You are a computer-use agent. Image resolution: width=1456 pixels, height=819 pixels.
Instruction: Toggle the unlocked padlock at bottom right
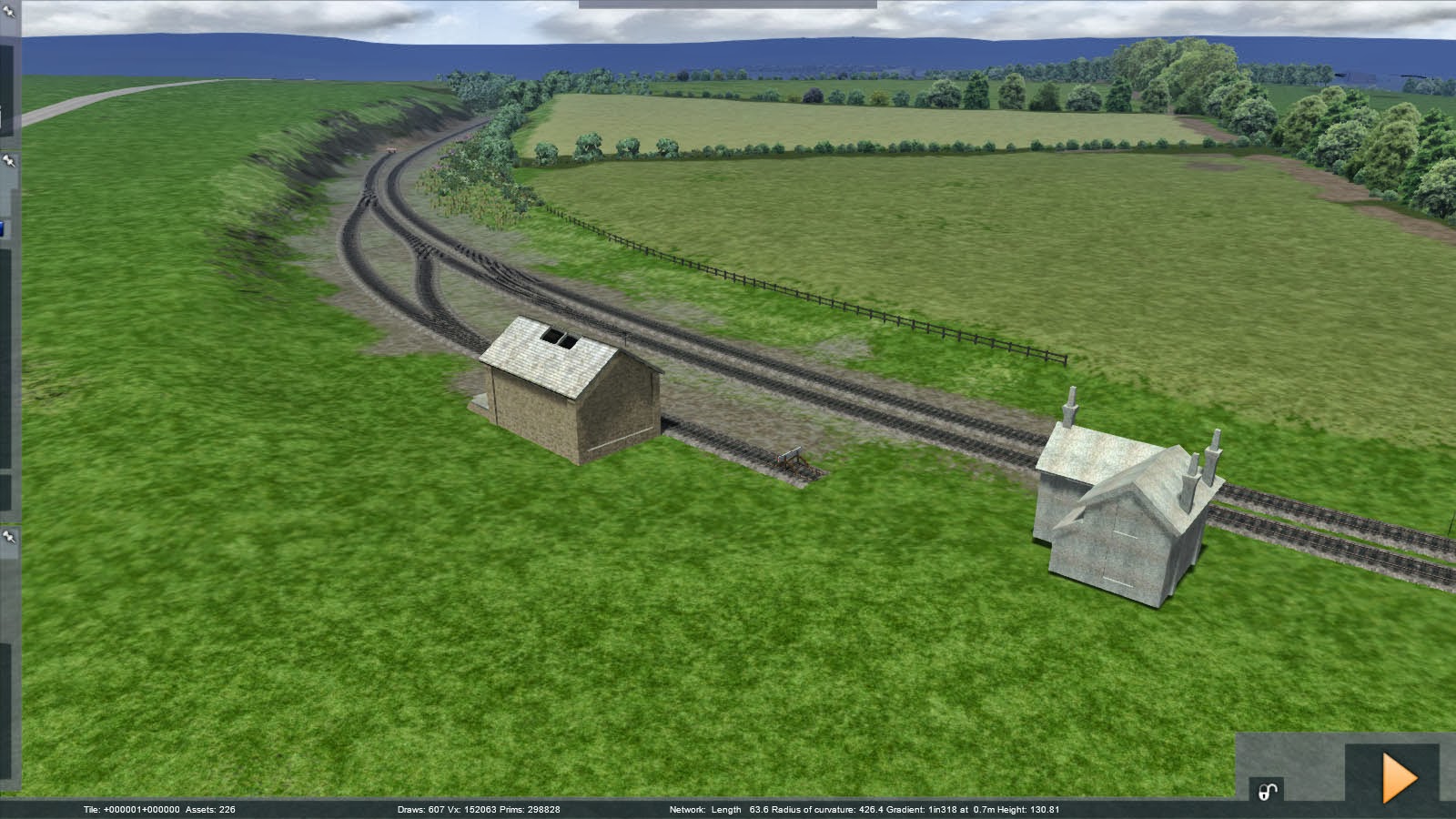[1266, 791]
